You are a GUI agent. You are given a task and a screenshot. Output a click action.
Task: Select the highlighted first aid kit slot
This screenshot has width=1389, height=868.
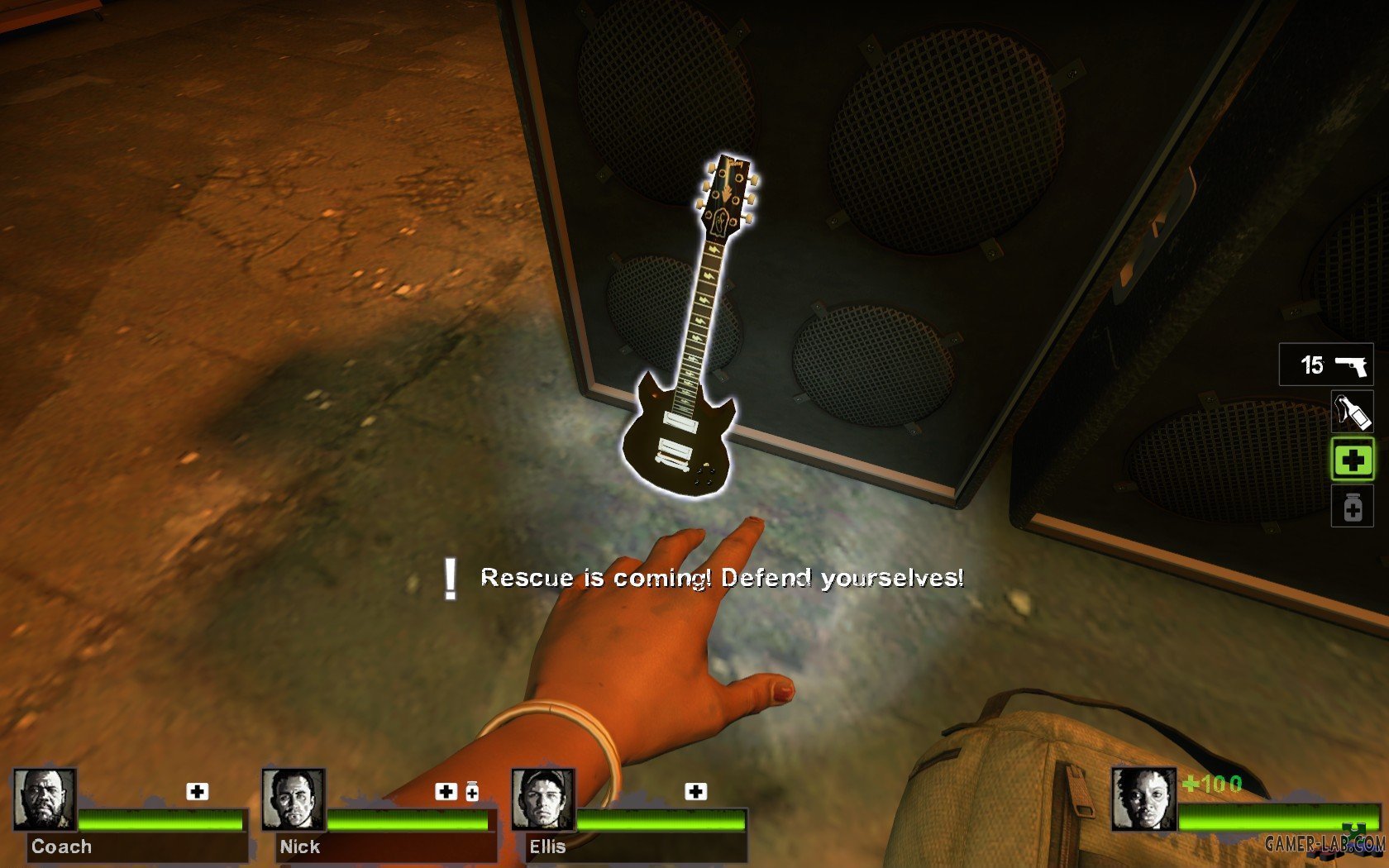point(1352,460)
